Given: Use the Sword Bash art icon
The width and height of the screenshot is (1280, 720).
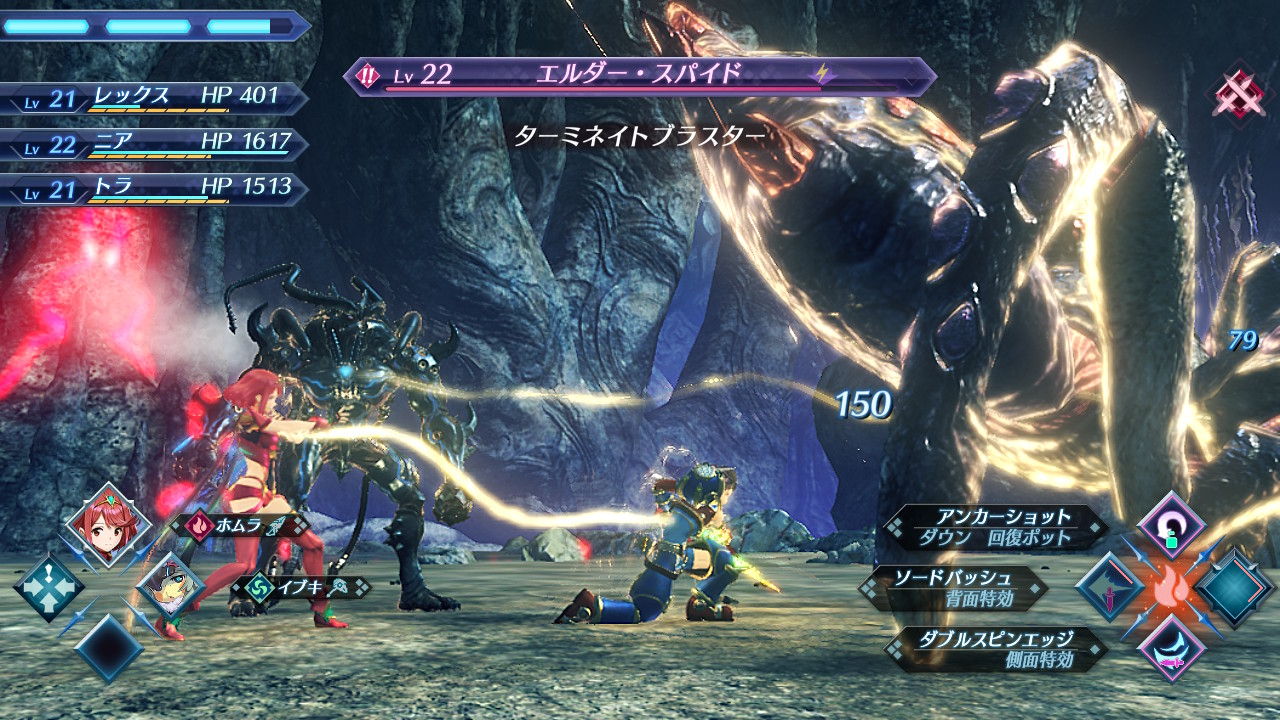Looking at the screenshot, I should click(1110, 588).
